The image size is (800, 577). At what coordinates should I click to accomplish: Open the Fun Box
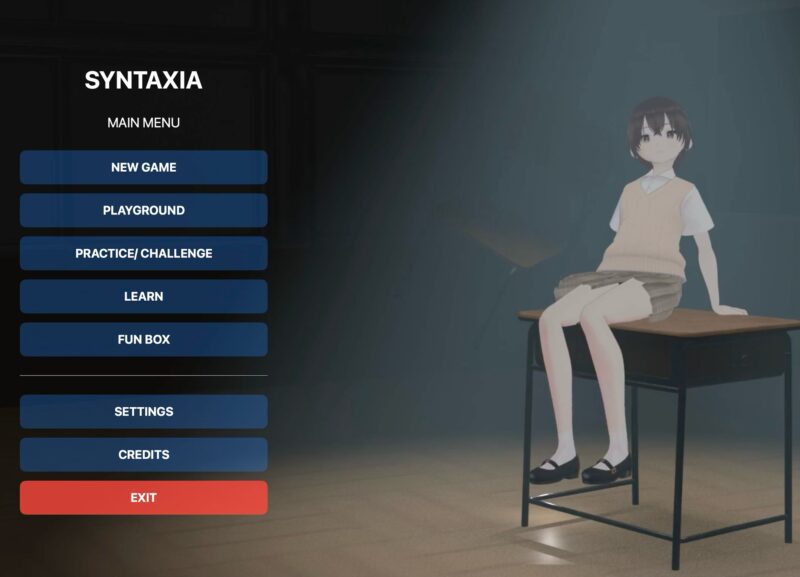[x=143, y=339]
